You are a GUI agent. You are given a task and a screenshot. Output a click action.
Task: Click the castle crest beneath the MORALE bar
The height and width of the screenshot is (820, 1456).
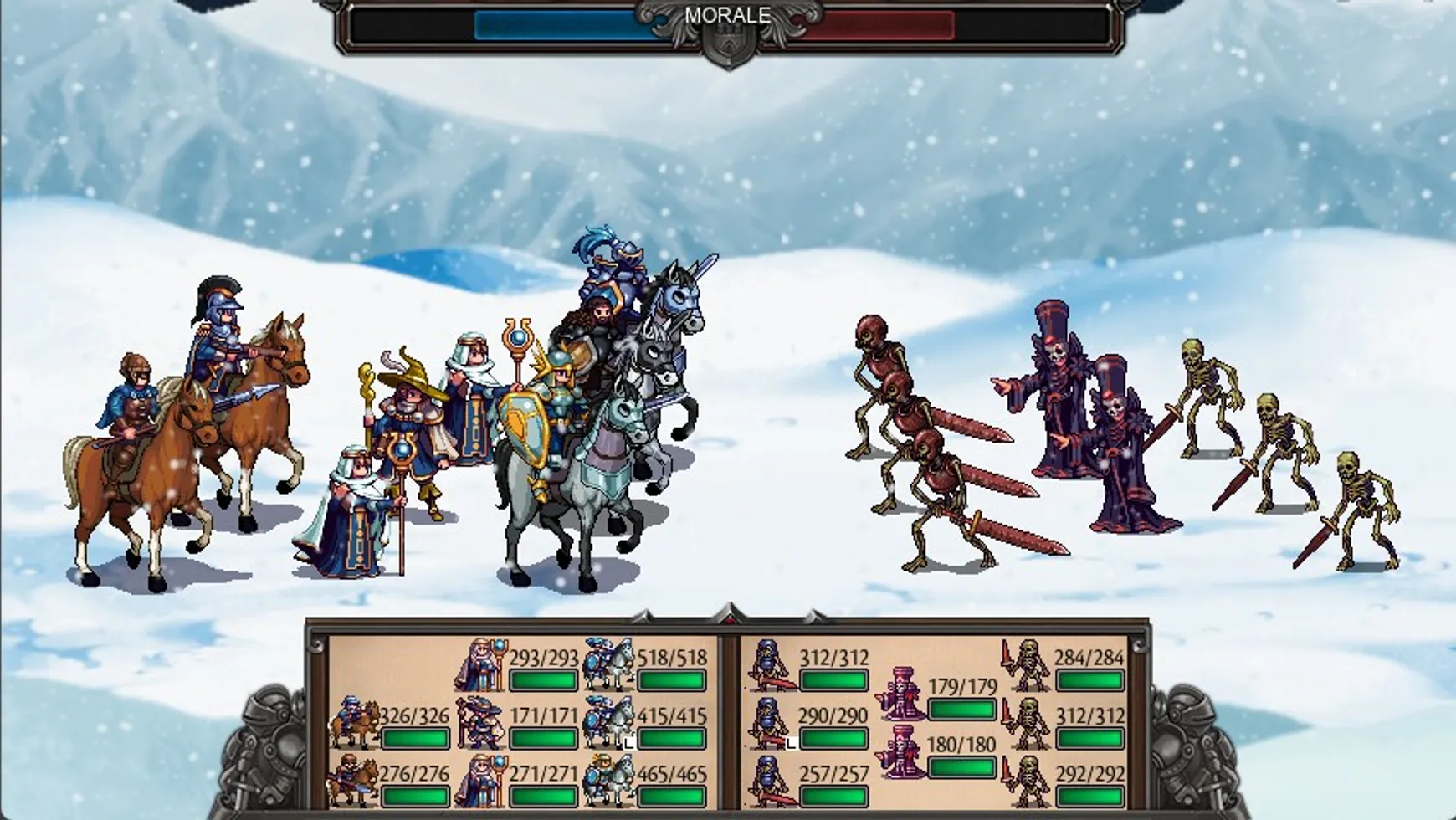[728, 44]
